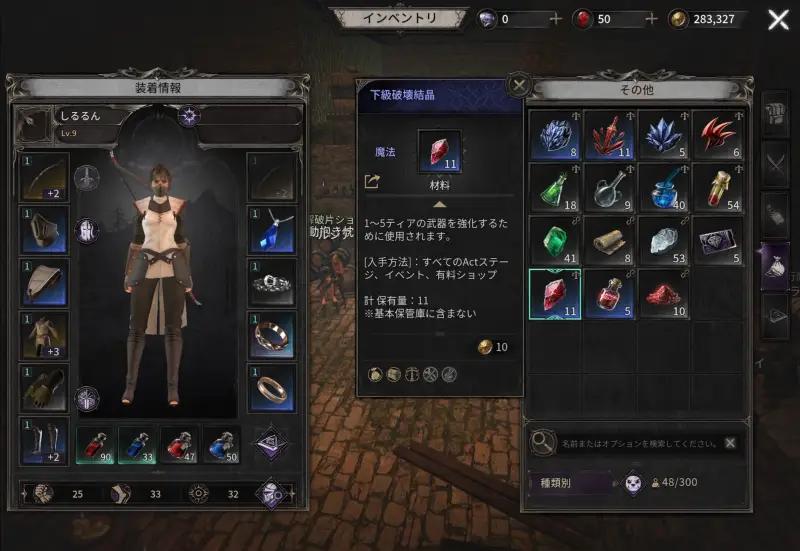Viewport: 800px width, 551px height.
Task: Close the 下級破壊結晶 item tooltip
Action: click(x=518, y=85)
